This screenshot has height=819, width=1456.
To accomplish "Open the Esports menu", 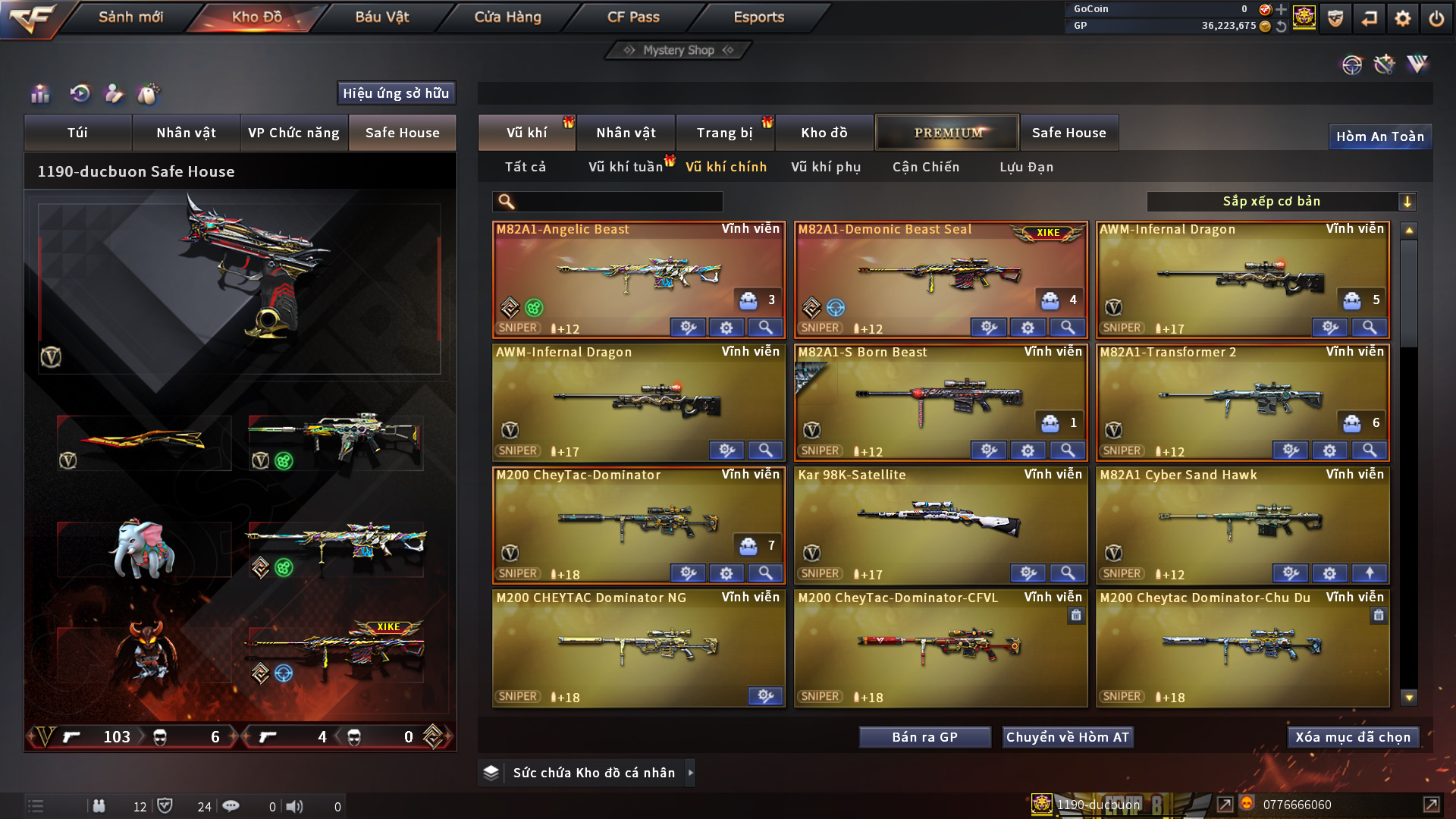I will tap(758, 17).
